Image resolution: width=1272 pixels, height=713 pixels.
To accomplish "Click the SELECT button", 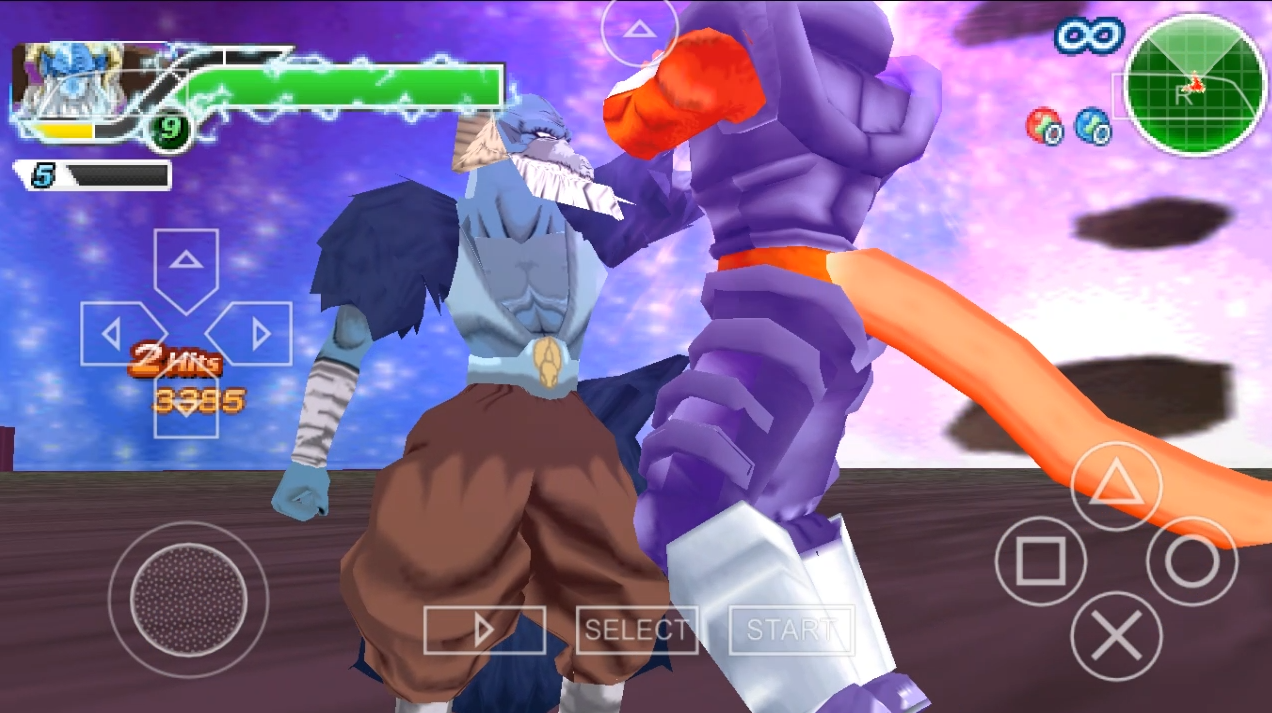I will tap(636, 631).
